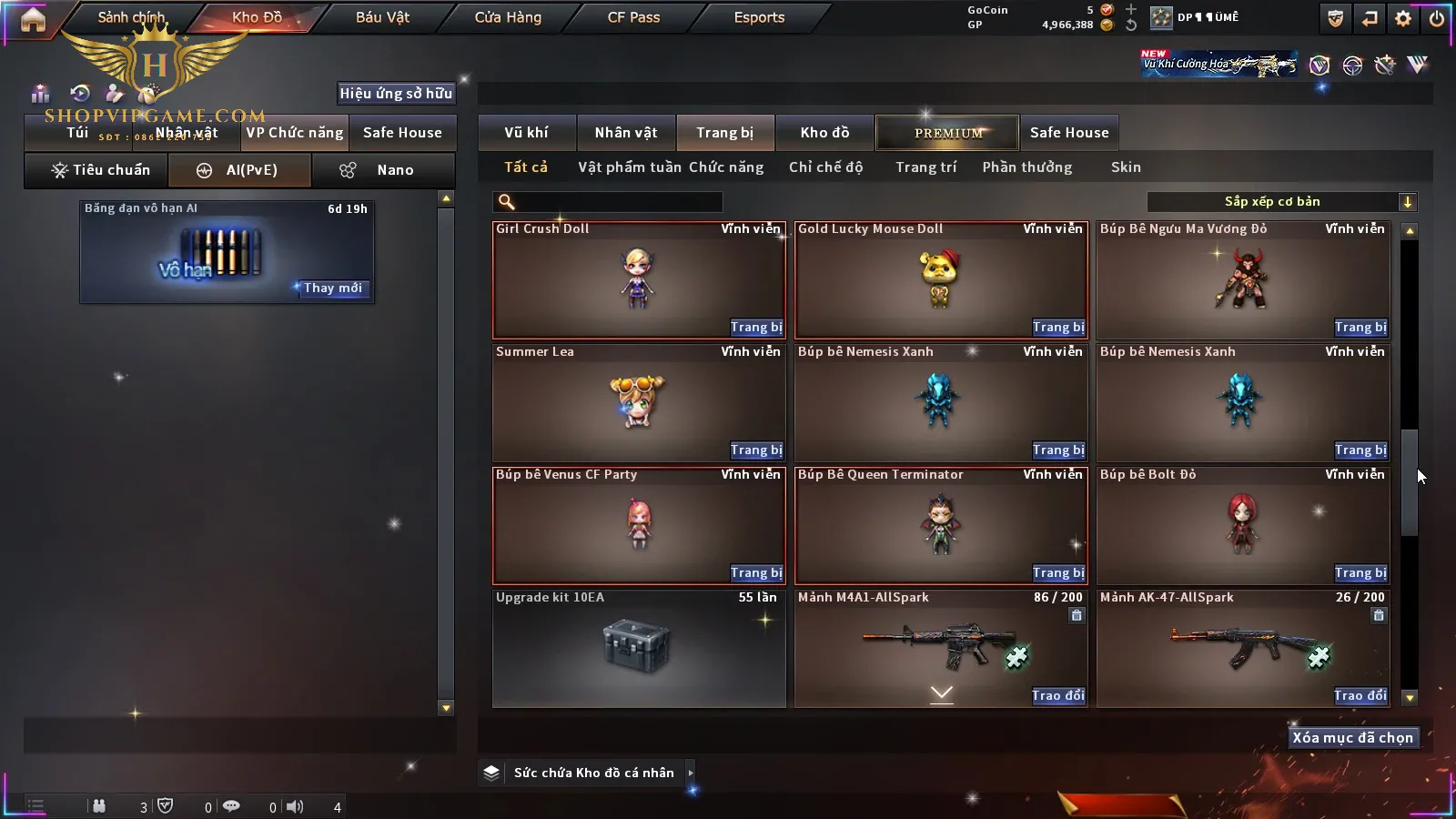This screenshot has width=1456, height=819.
Task: Switch to the Vũ khí tab
Action: [x=526, y=133]
